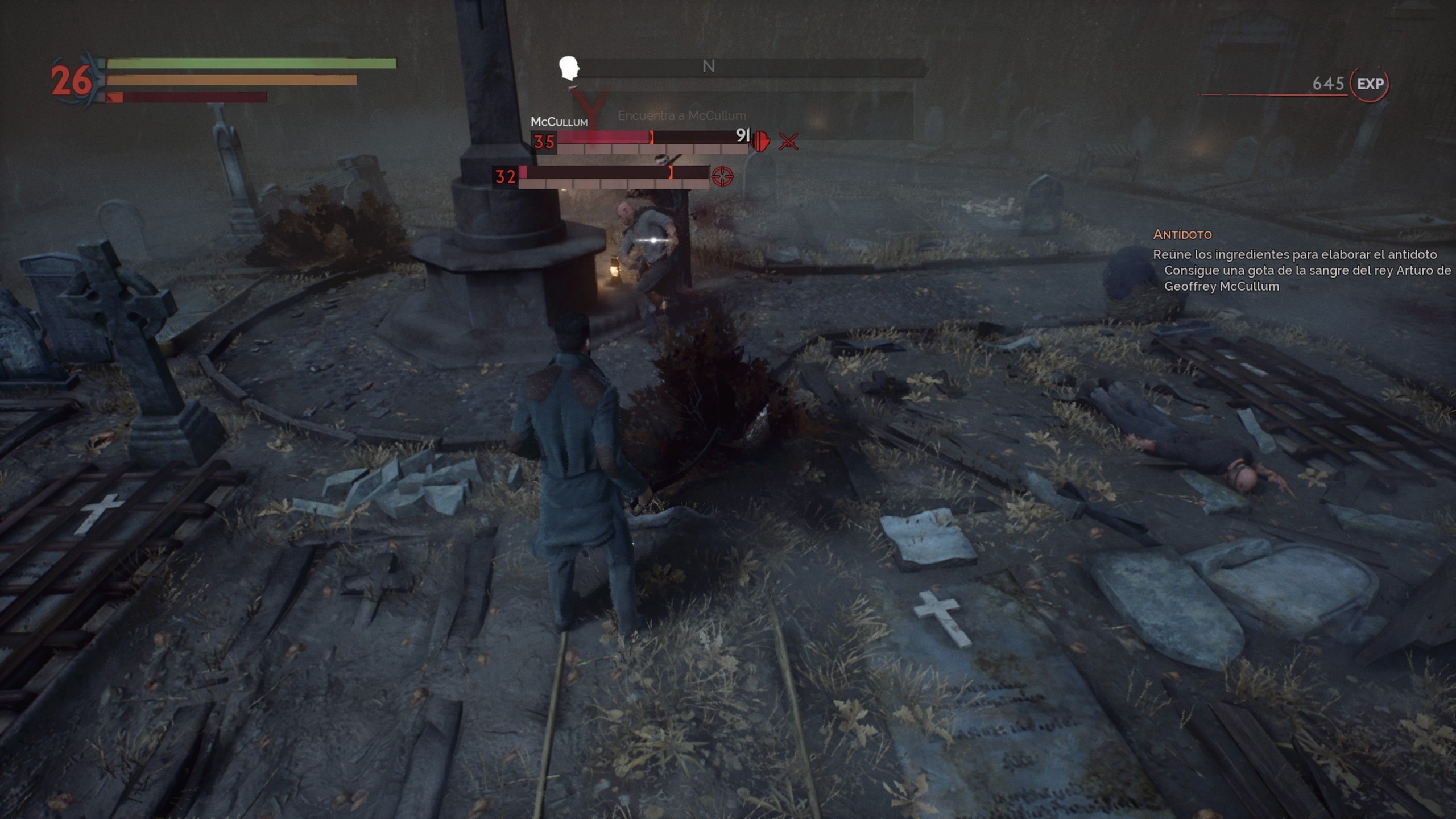The width and height of the screenshot is (1456, 819).
Task: Click the N marker on the compass bar
Action: 709,66
